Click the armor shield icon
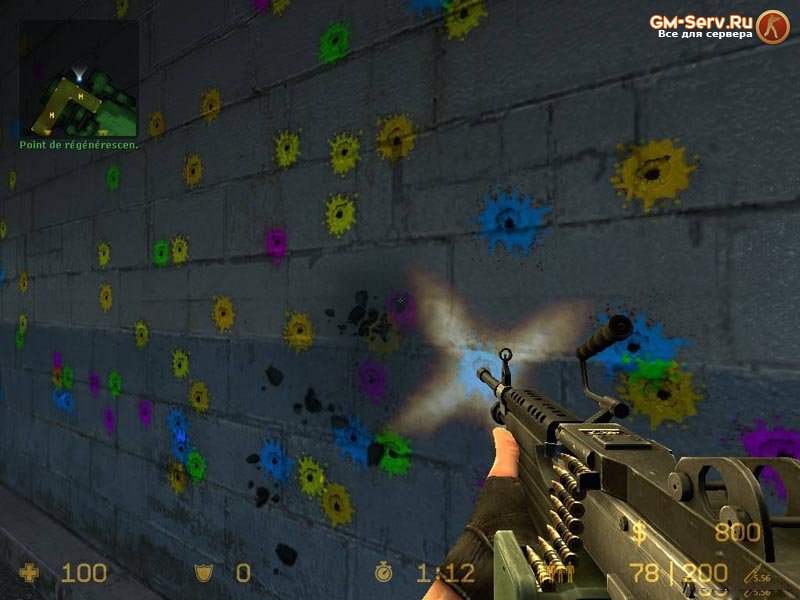Image resolution: width=800 pixels, height=600 pixels. coord(203,573)
